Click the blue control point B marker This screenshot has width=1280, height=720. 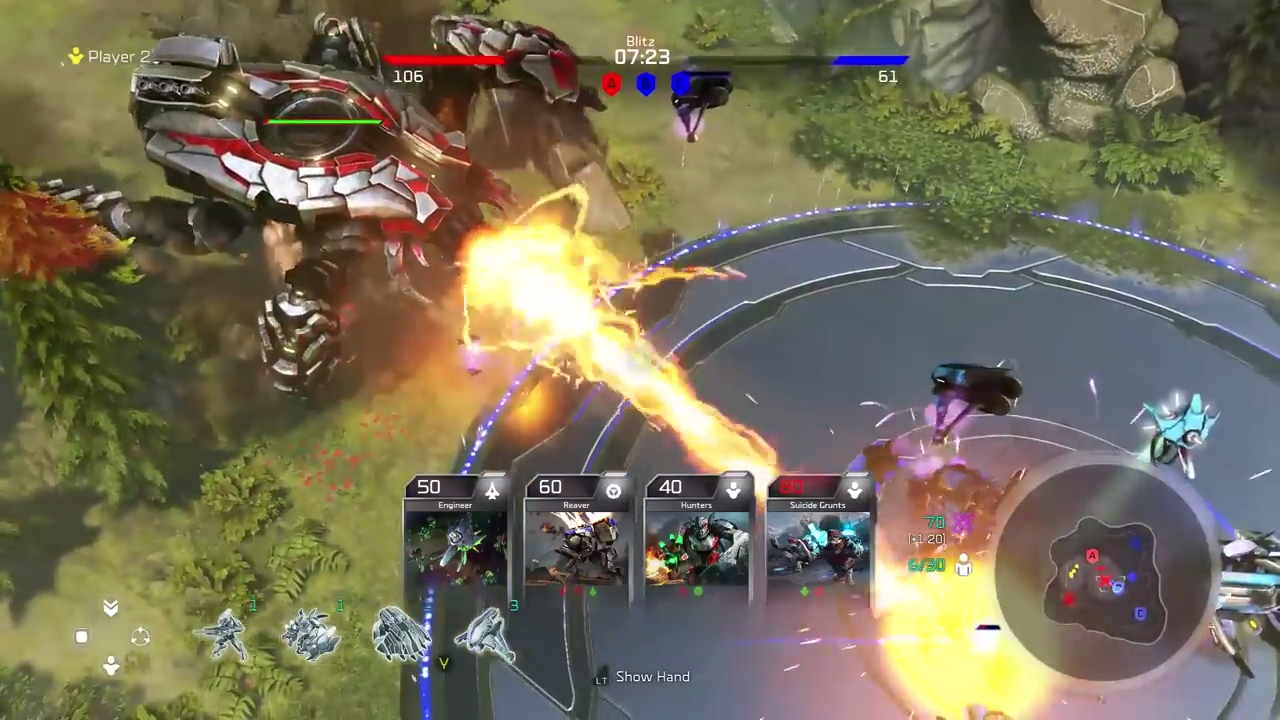[646, 85]
